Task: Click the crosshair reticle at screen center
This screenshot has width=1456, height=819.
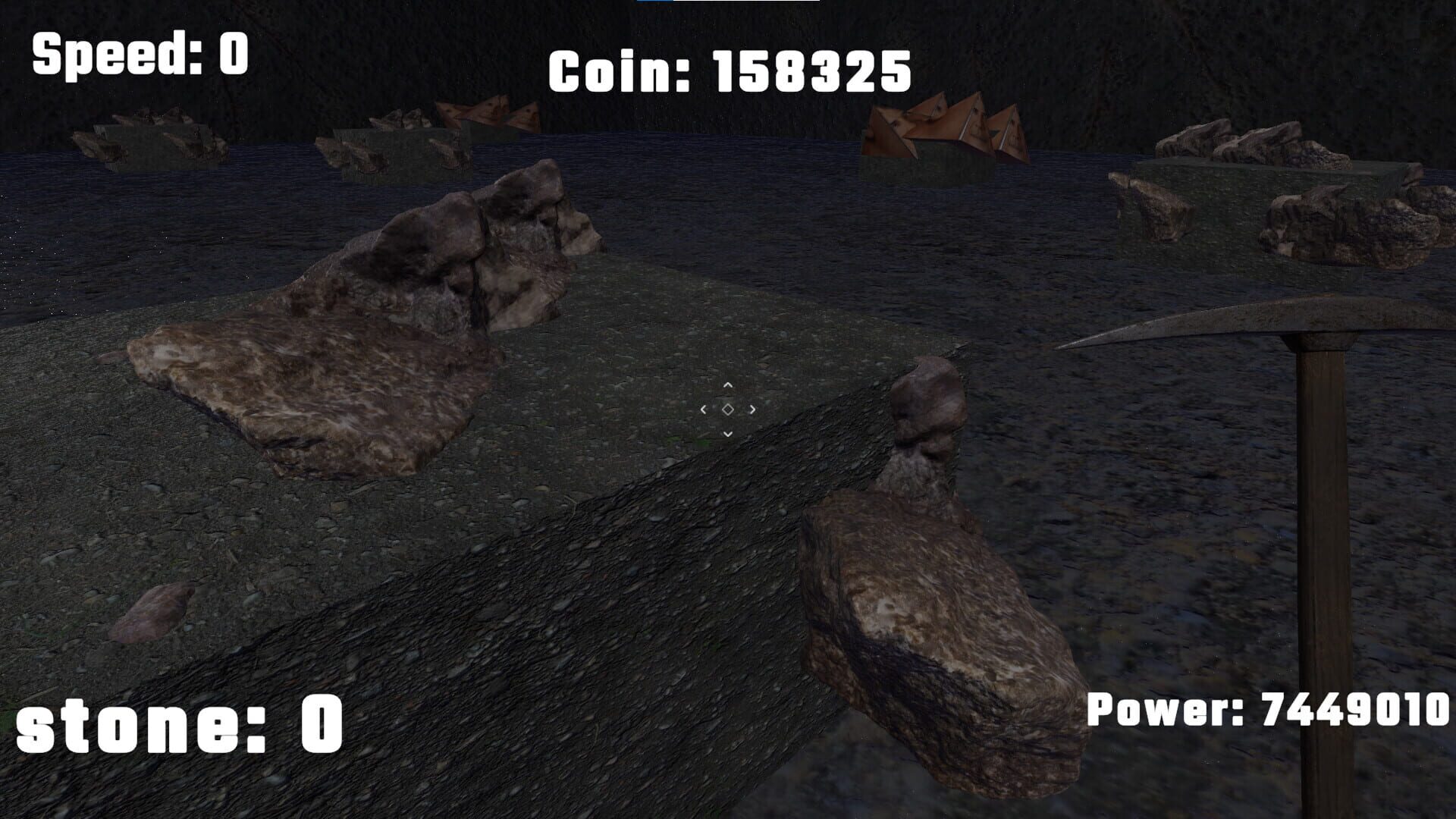Action: [x=728, y=409]
